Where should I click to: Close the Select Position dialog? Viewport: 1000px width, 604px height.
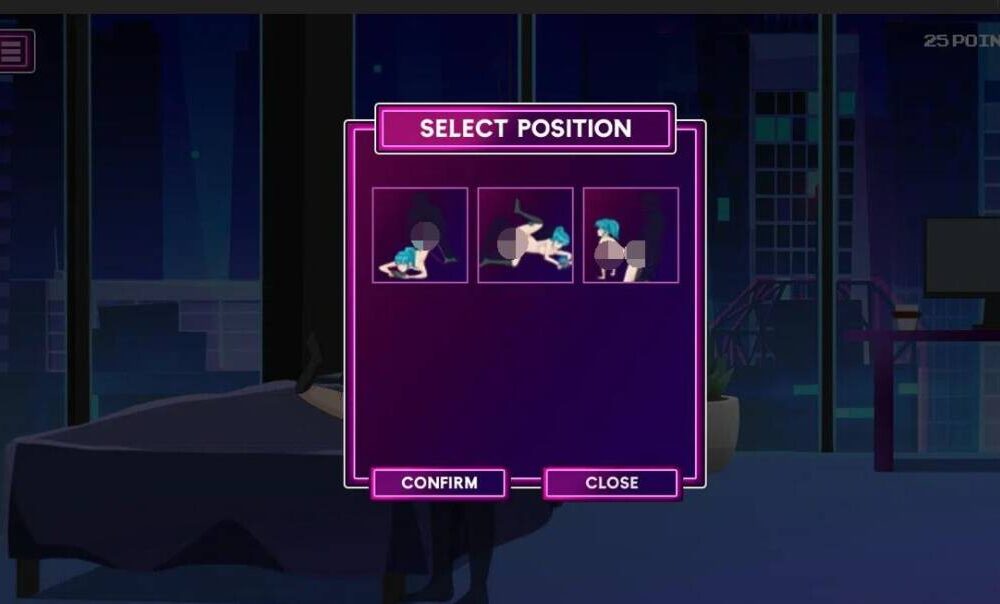[x=611, y=483]
